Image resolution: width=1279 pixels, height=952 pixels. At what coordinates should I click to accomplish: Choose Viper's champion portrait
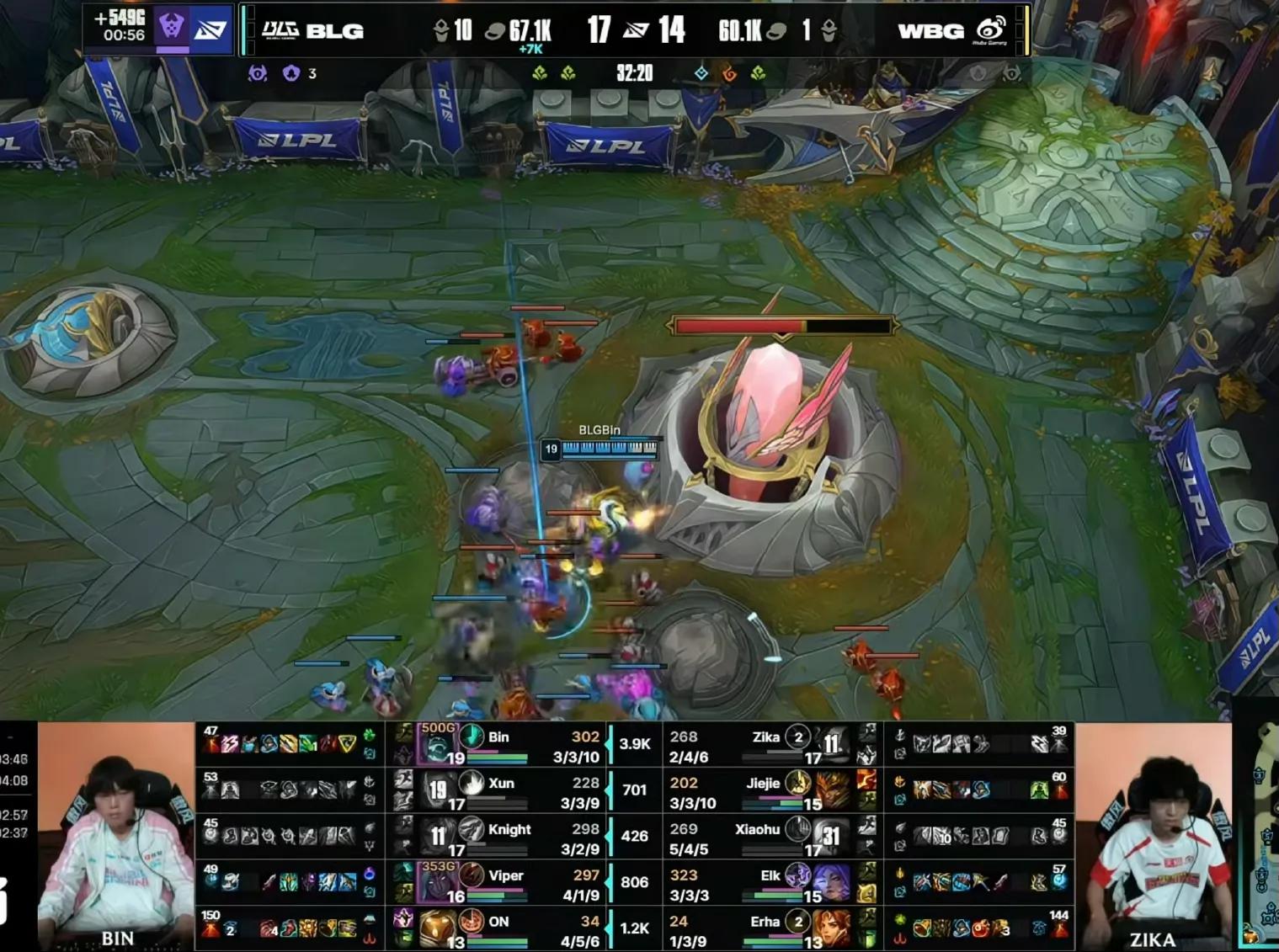438,882
